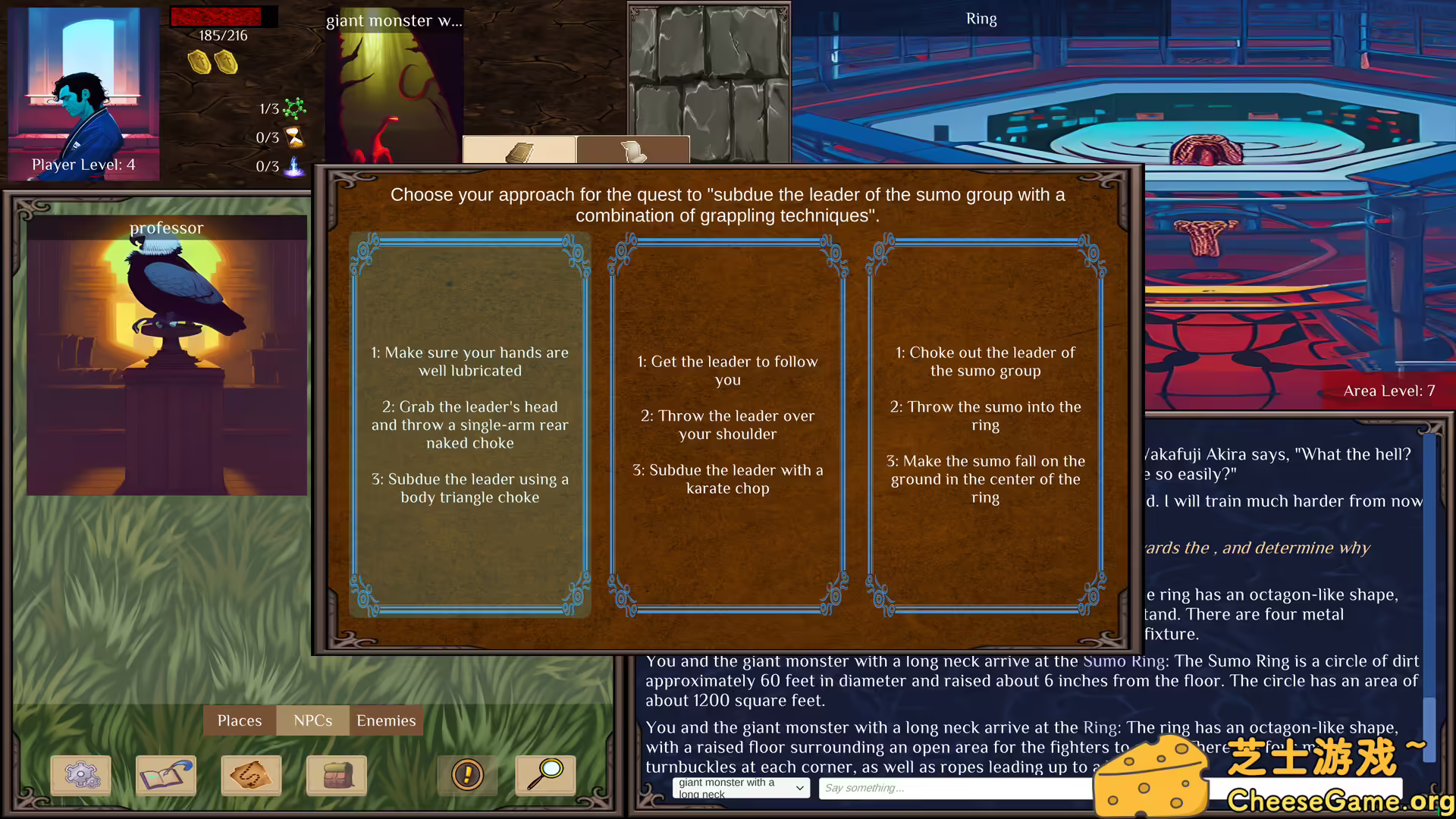Open the journal book and quill icon

coord(166,775)
